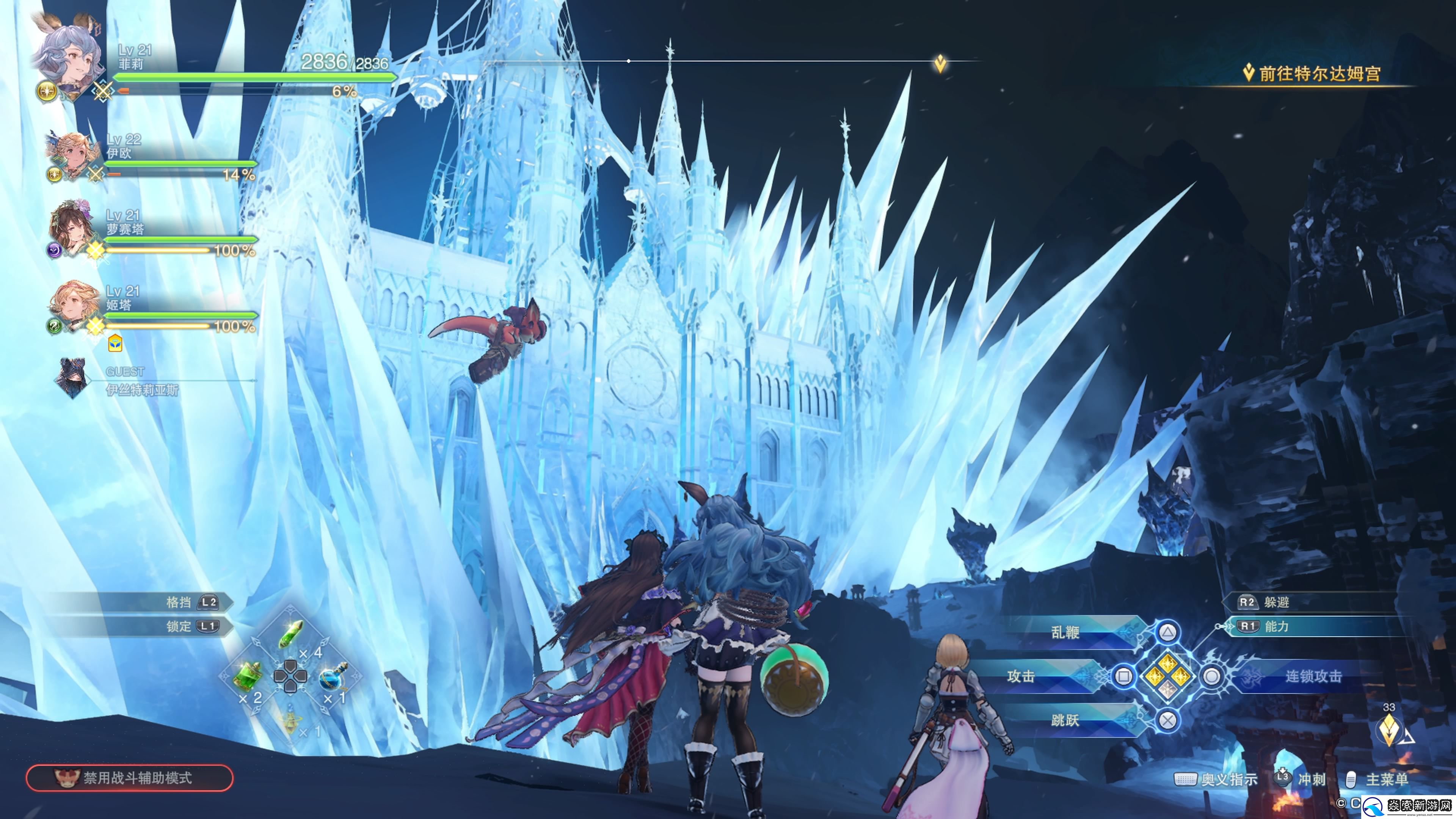Click the four-diamond gauge in the action wheel

[x=1168, y=676]
